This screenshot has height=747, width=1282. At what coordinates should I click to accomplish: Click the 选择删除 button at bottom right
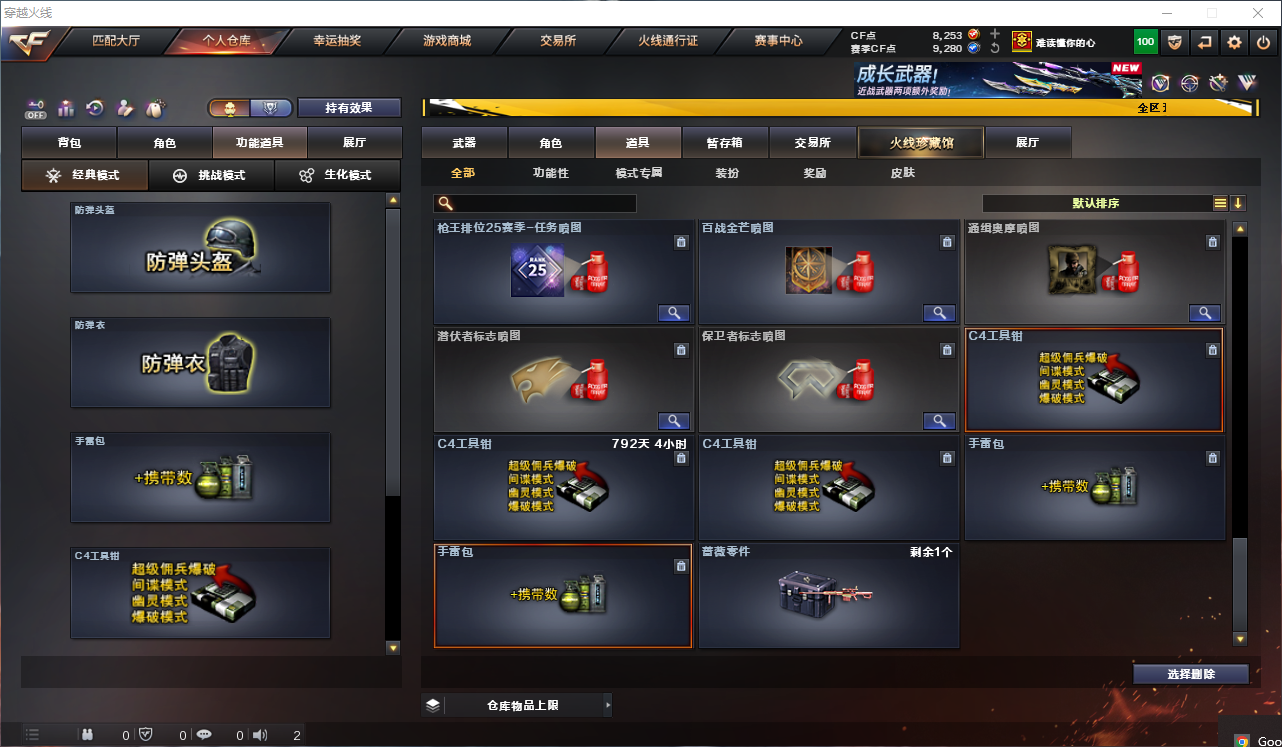1191,674
